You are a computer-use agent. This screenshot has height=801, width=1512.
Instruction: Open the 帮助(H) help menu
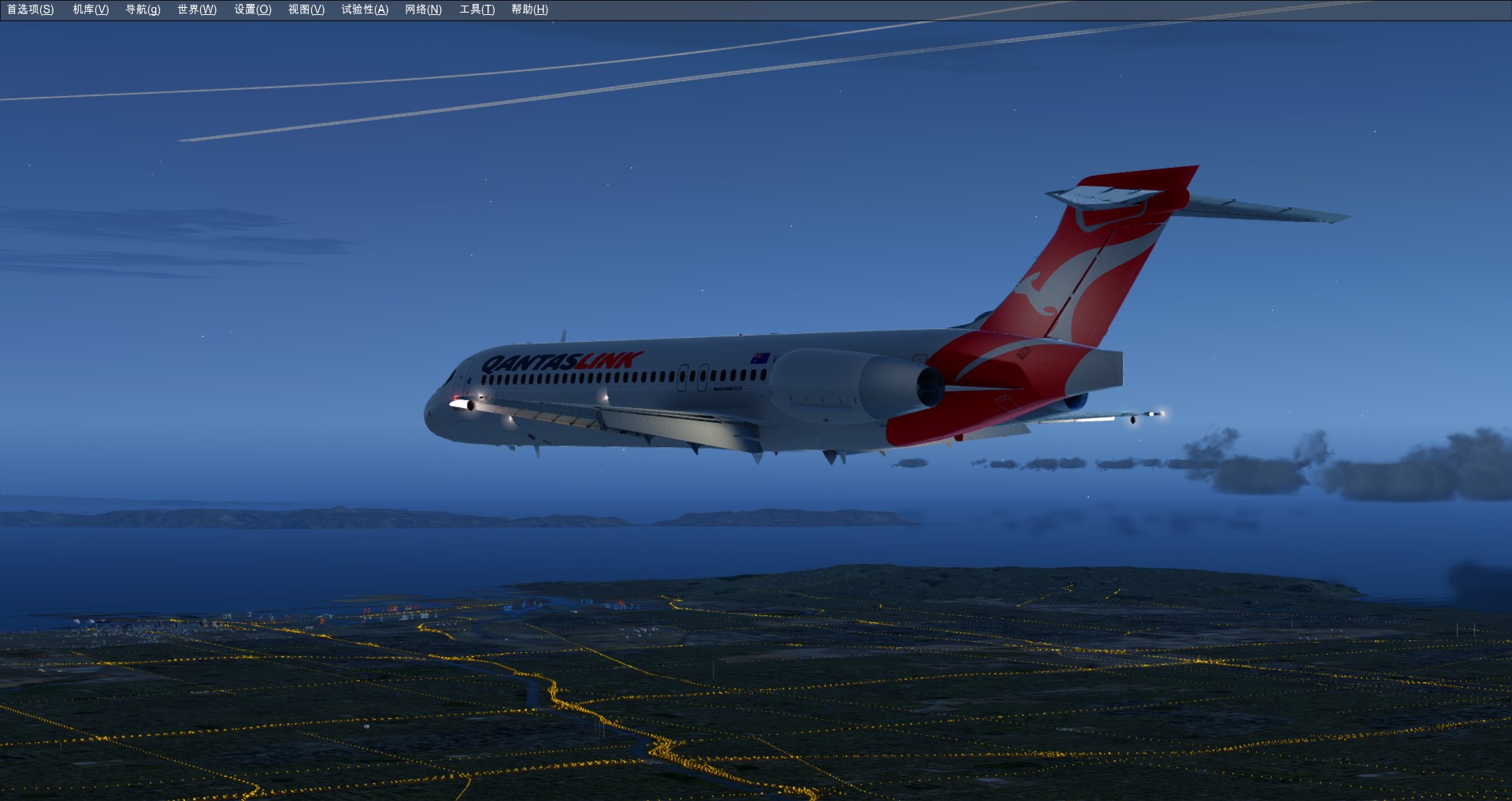pos(529,9)
